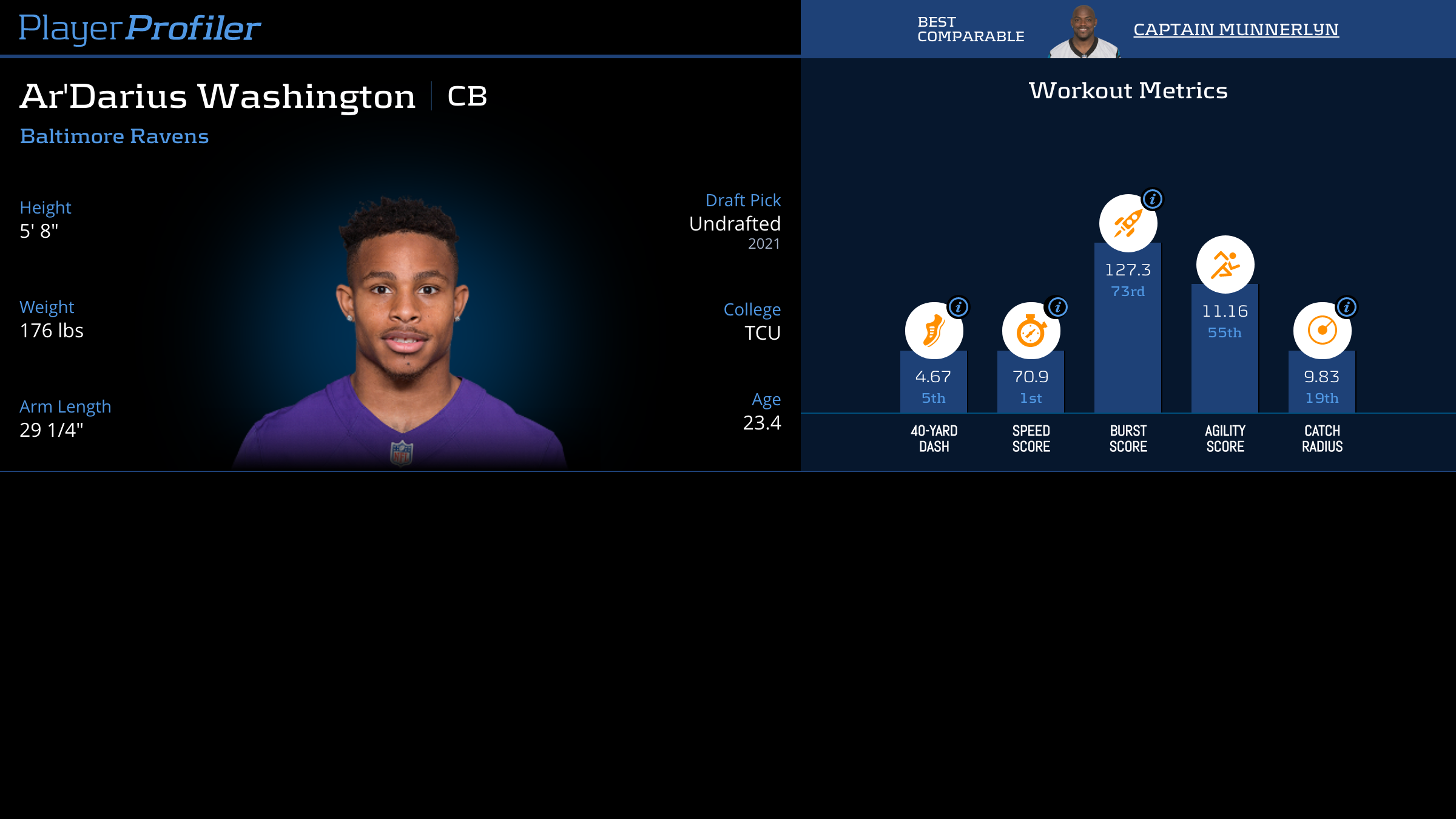Click the Catch Radius target icon
This screenshot has height=819, width=1456.
point(1322,331)
